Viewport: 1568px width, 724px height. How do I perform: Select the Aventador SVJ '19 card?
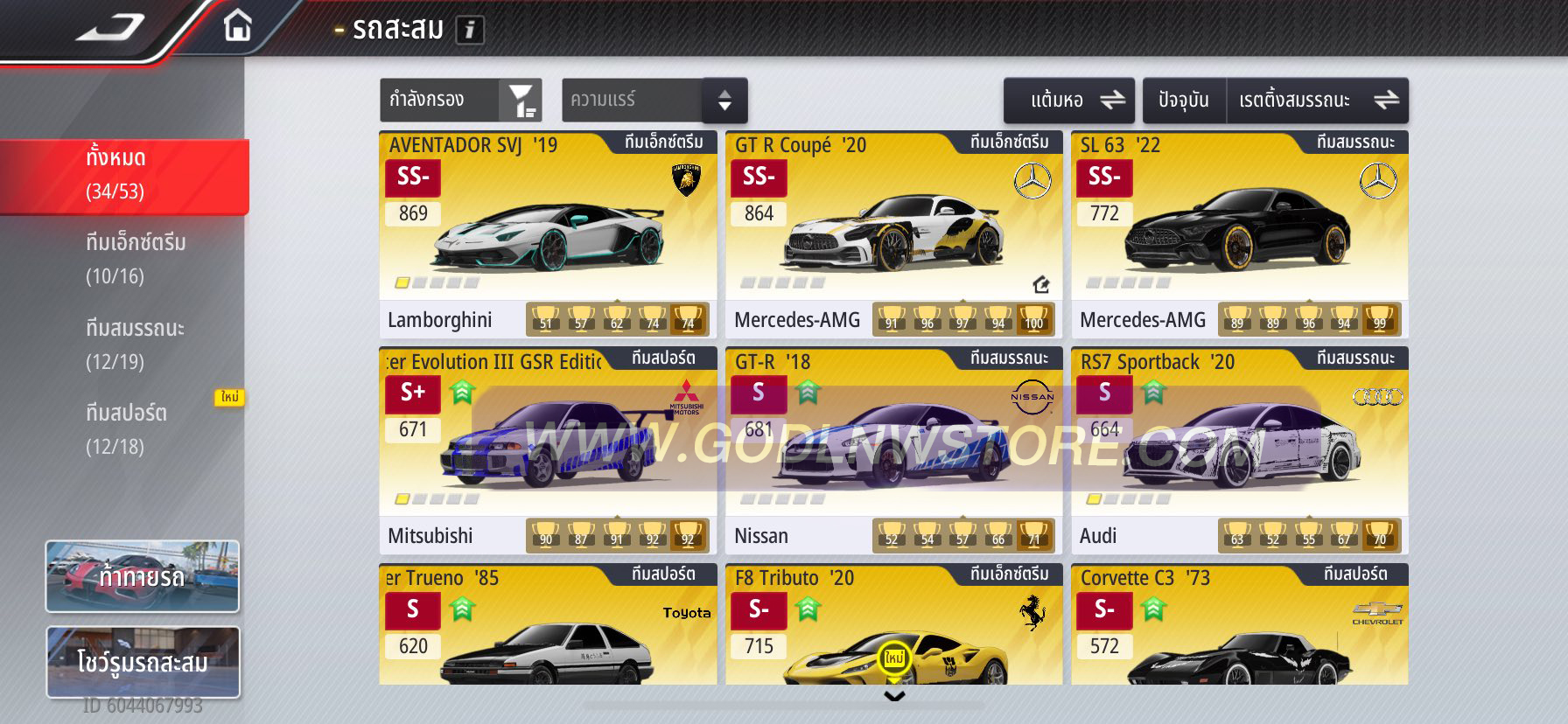coord(548,233)
